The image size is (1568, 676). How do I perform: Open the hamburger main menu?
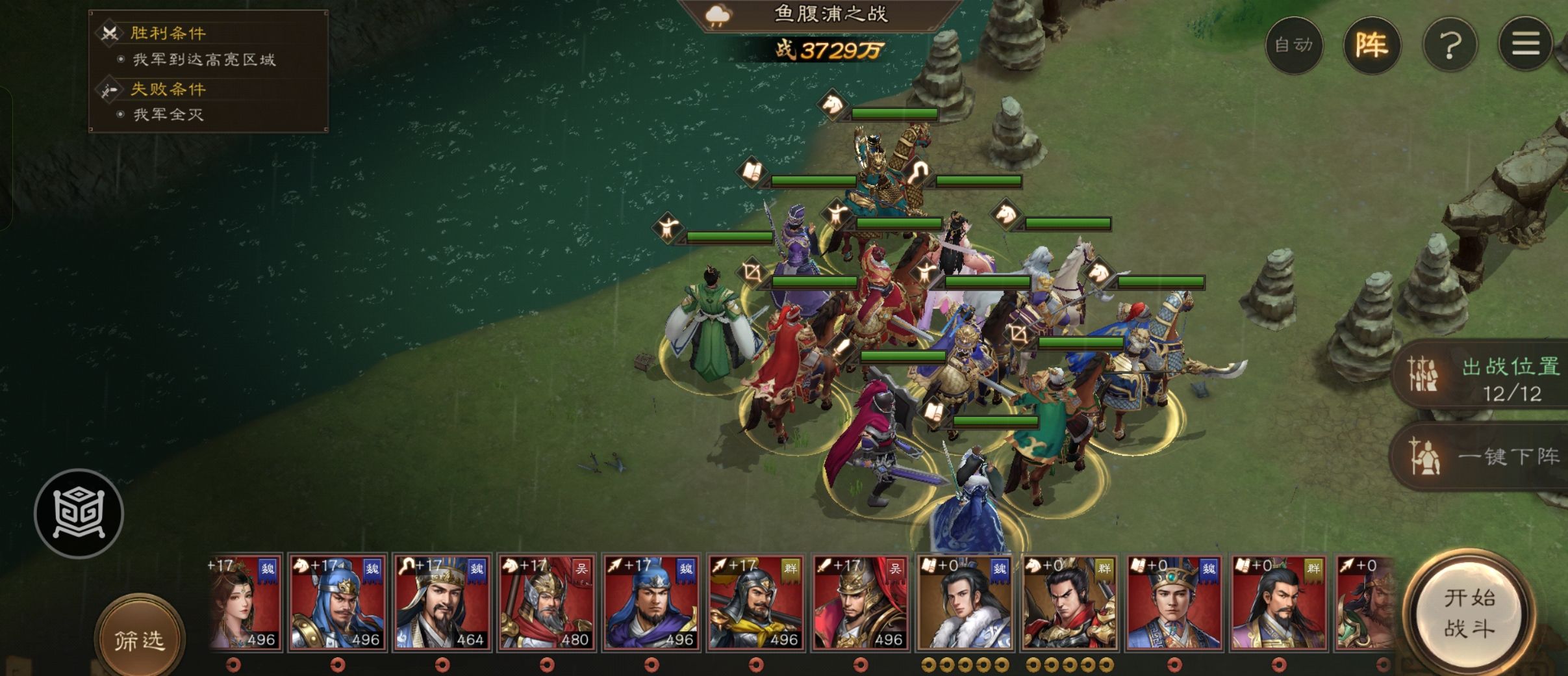coord(1526,45)
